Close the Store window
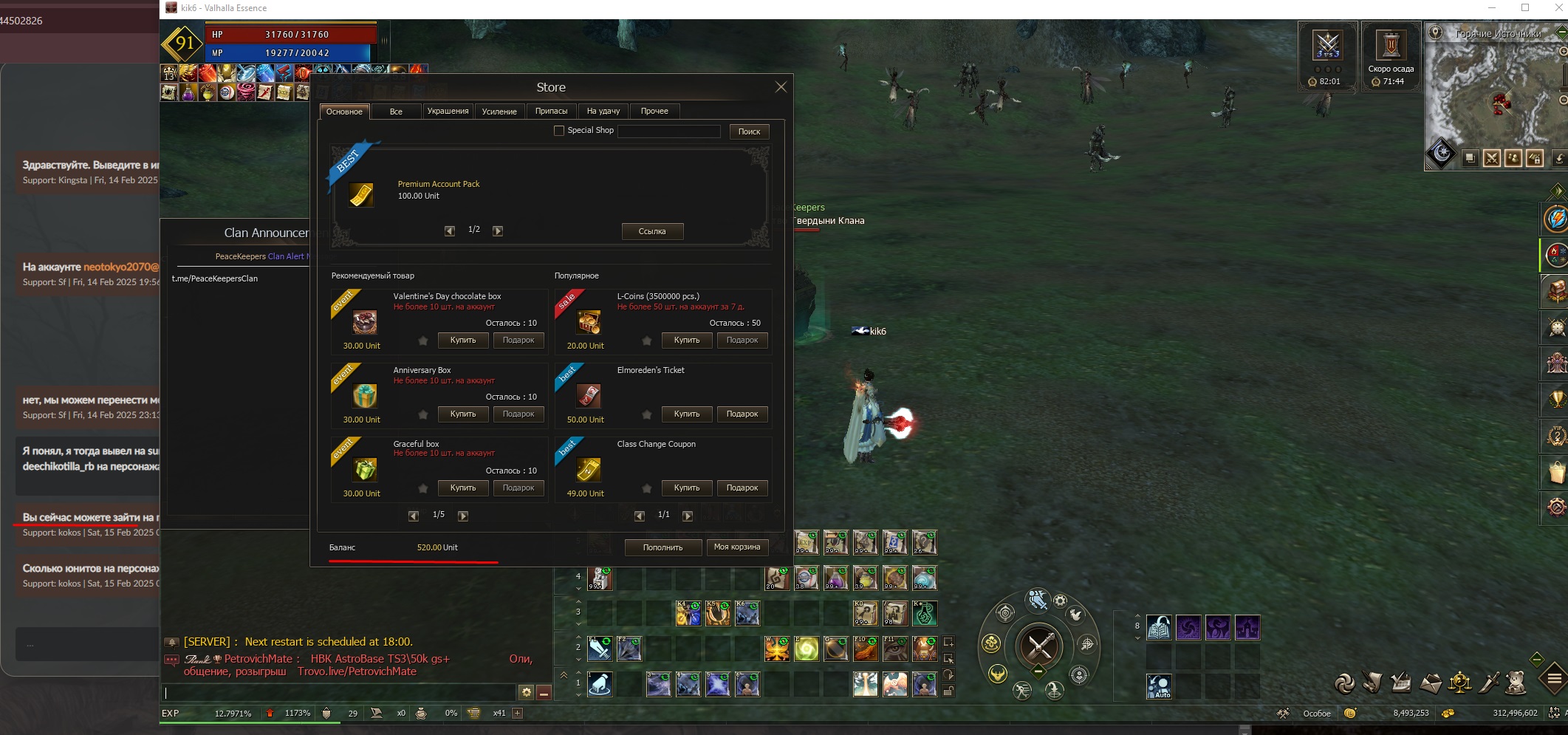The width and height of the screenshot is (1568, 735). click(780, 87)
